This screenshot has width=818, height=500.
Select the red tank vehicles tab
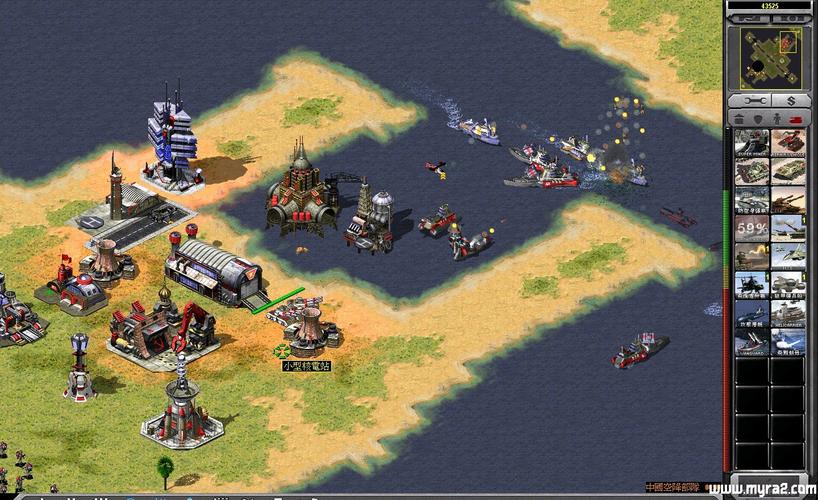tap(797, 118)
